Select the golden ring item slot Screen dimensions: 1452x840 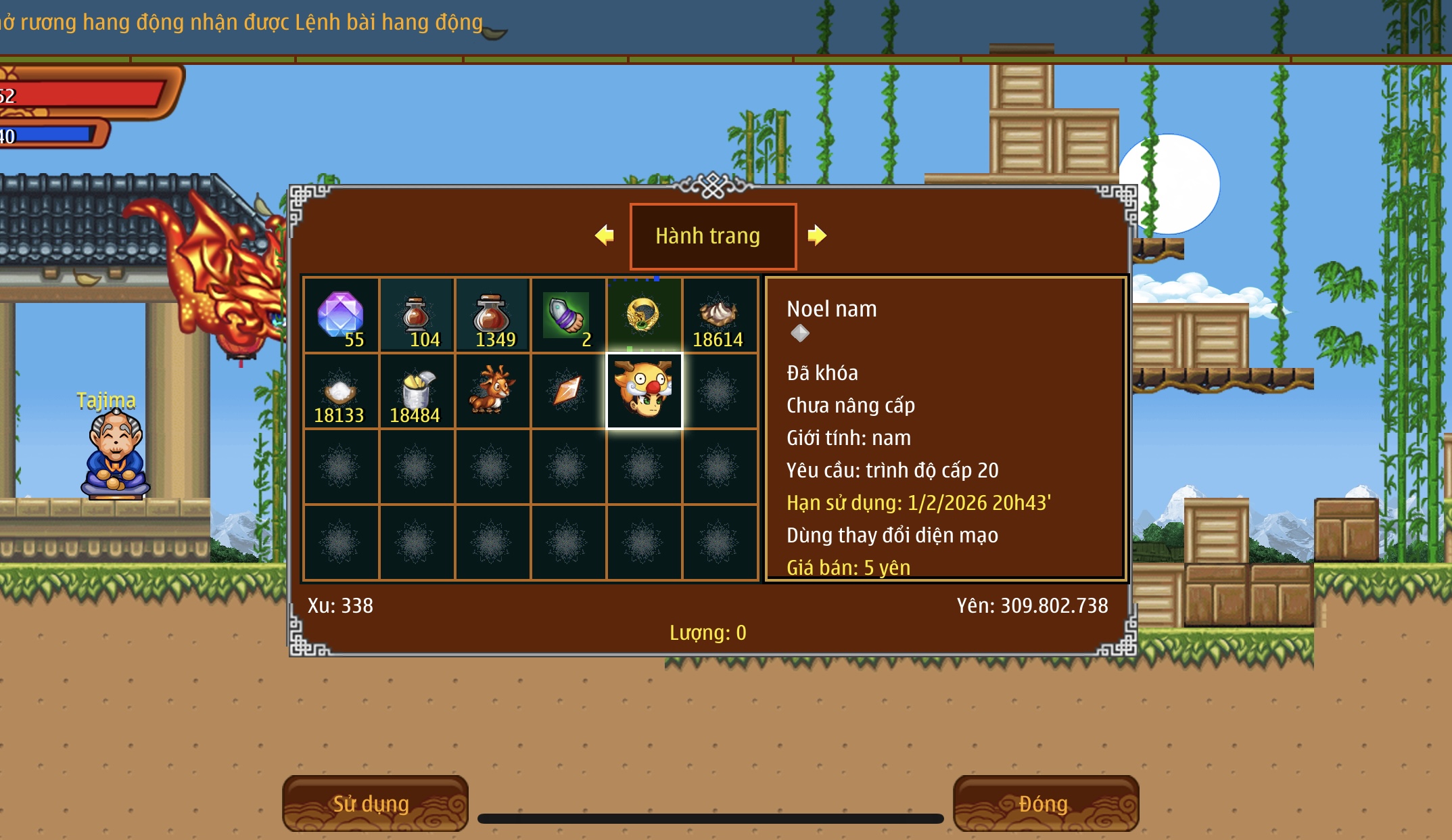click(644, 315)
